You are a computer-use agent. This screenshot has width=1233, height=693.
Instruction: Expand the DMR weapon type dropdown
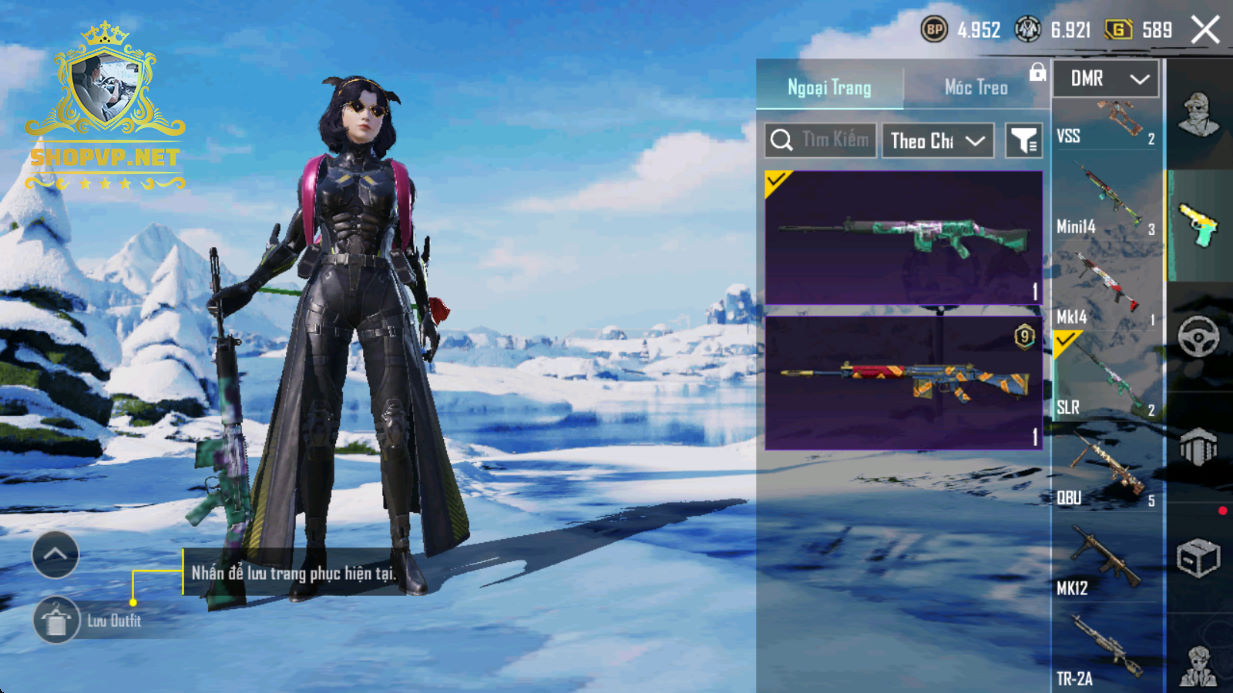click(x=1106, y=79)
